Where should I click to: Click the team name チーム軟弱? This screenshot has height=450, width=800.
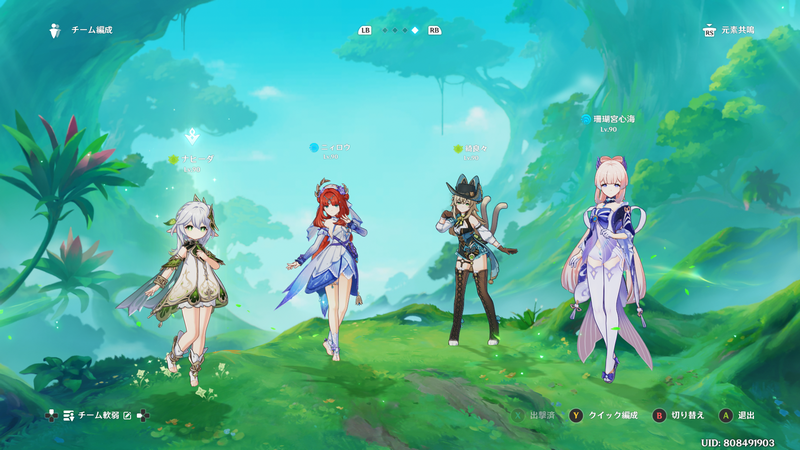coord(97,415)
